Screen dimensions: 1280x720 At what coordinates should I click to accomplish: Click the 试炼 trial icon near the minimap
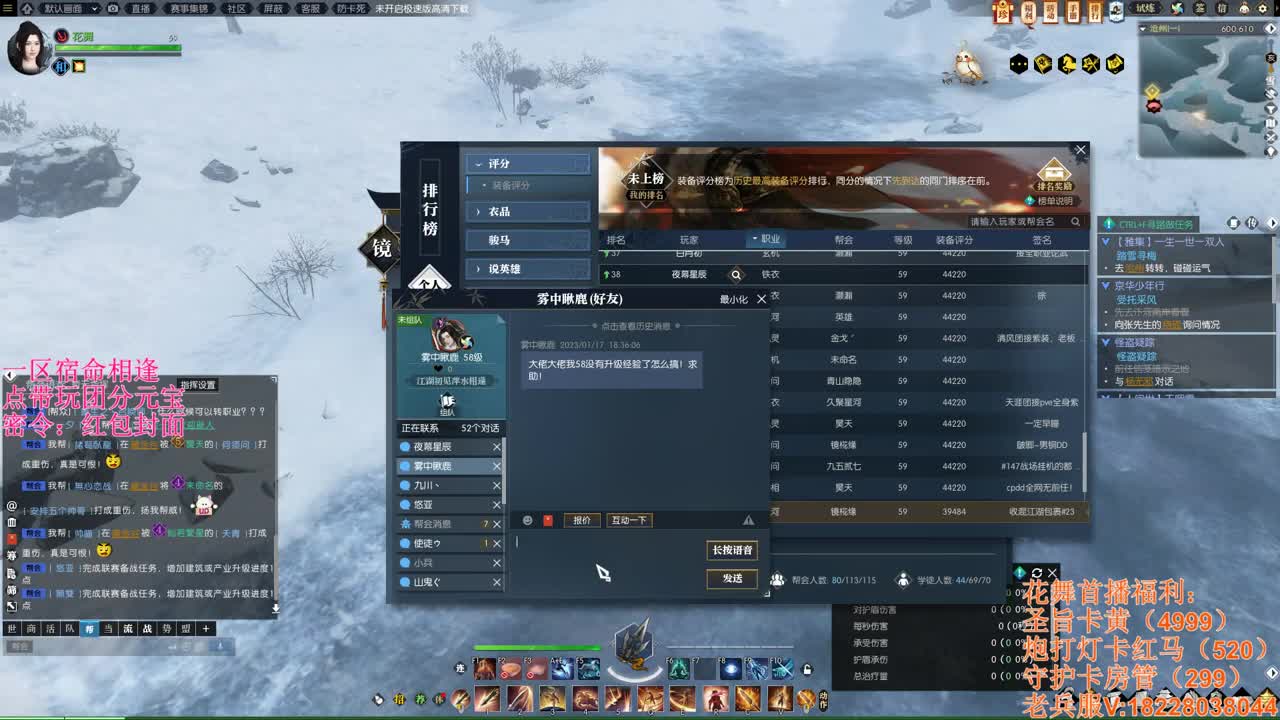[x=1147, y=9]
